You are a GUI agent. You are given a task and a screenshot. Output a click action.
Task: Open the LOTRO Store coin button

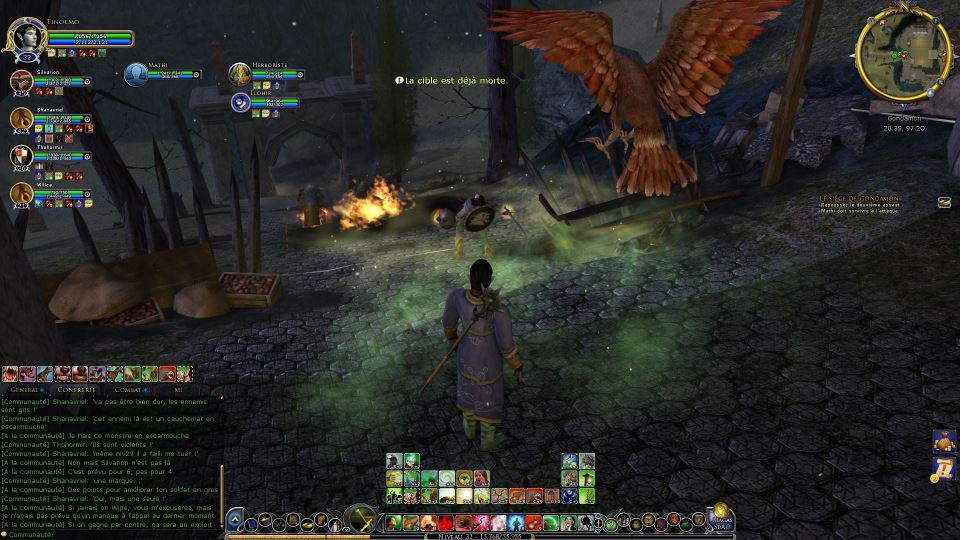pos(720,510)
